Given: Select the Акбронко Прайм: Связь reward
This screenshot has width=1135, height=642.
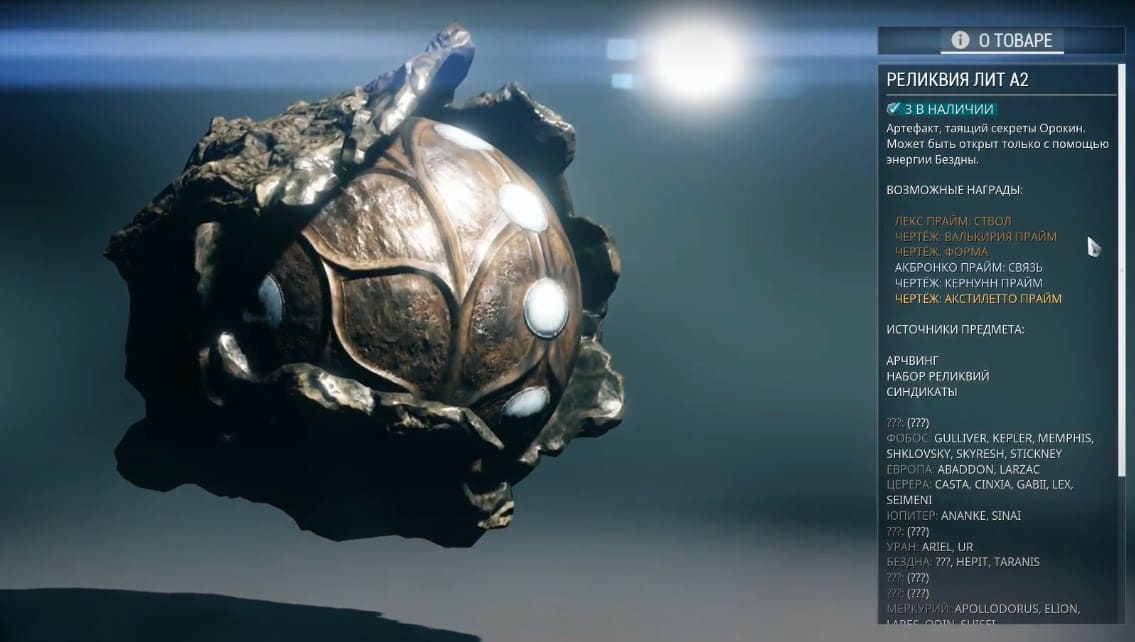Looking at the screenshot, I should tap(954, 268).
